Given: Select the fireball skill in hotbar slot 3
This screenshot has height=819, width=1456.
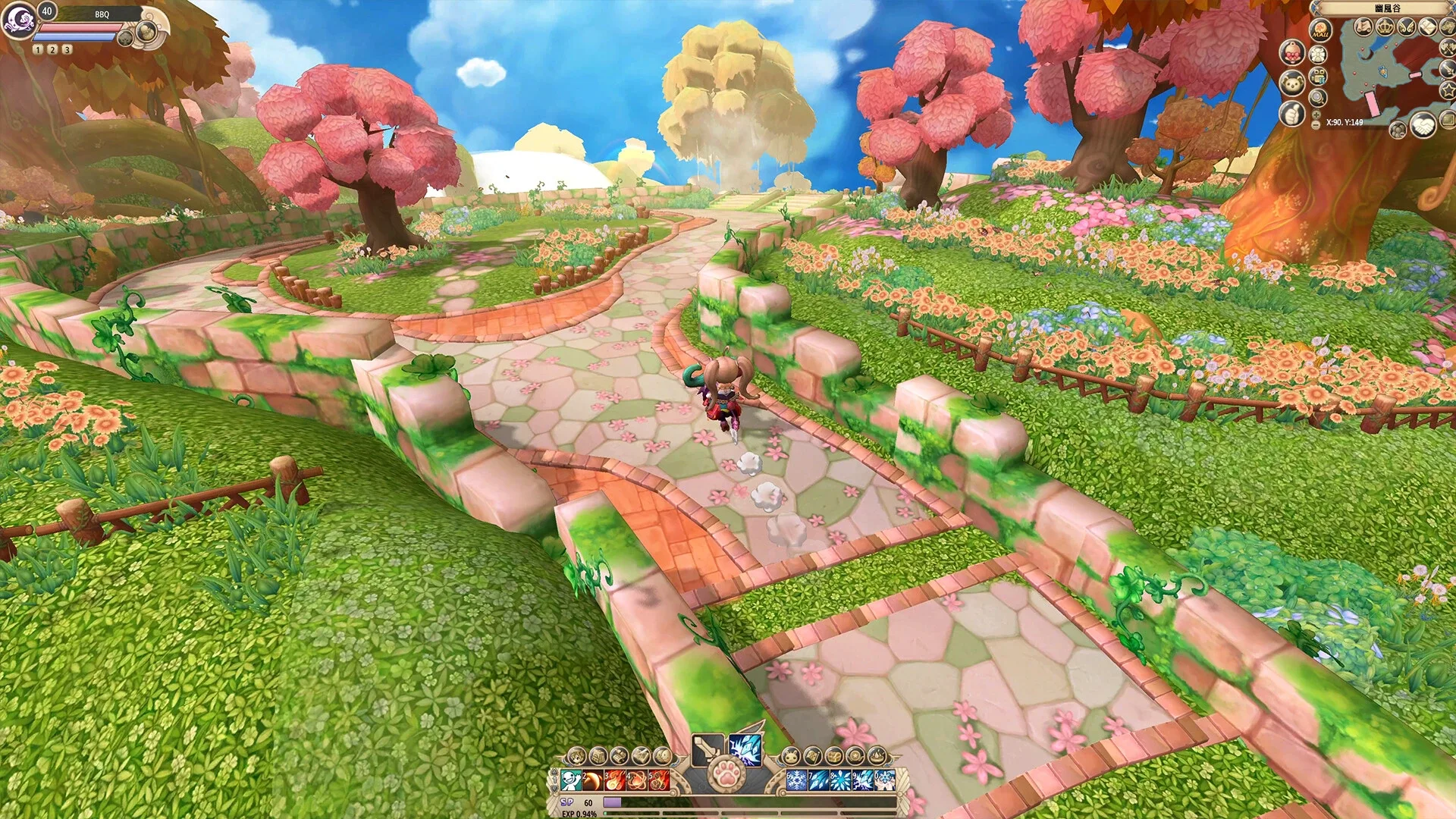Looking at the screenshot, I should click(x=616, y=780).
